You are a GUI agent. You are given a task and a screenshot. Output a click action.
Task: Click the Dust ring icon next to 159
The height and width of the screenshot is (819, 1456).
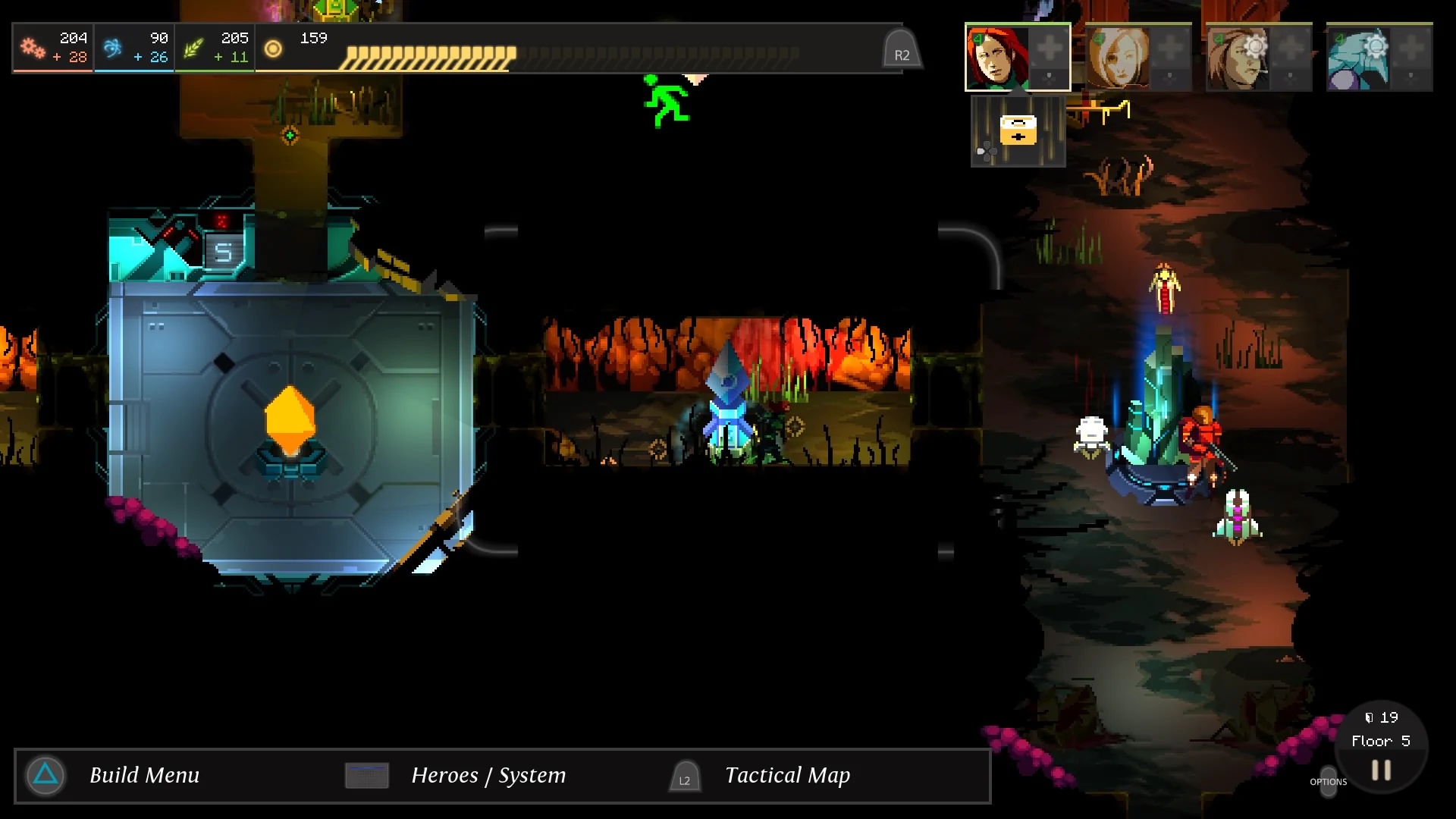click(x=273, y=49)
